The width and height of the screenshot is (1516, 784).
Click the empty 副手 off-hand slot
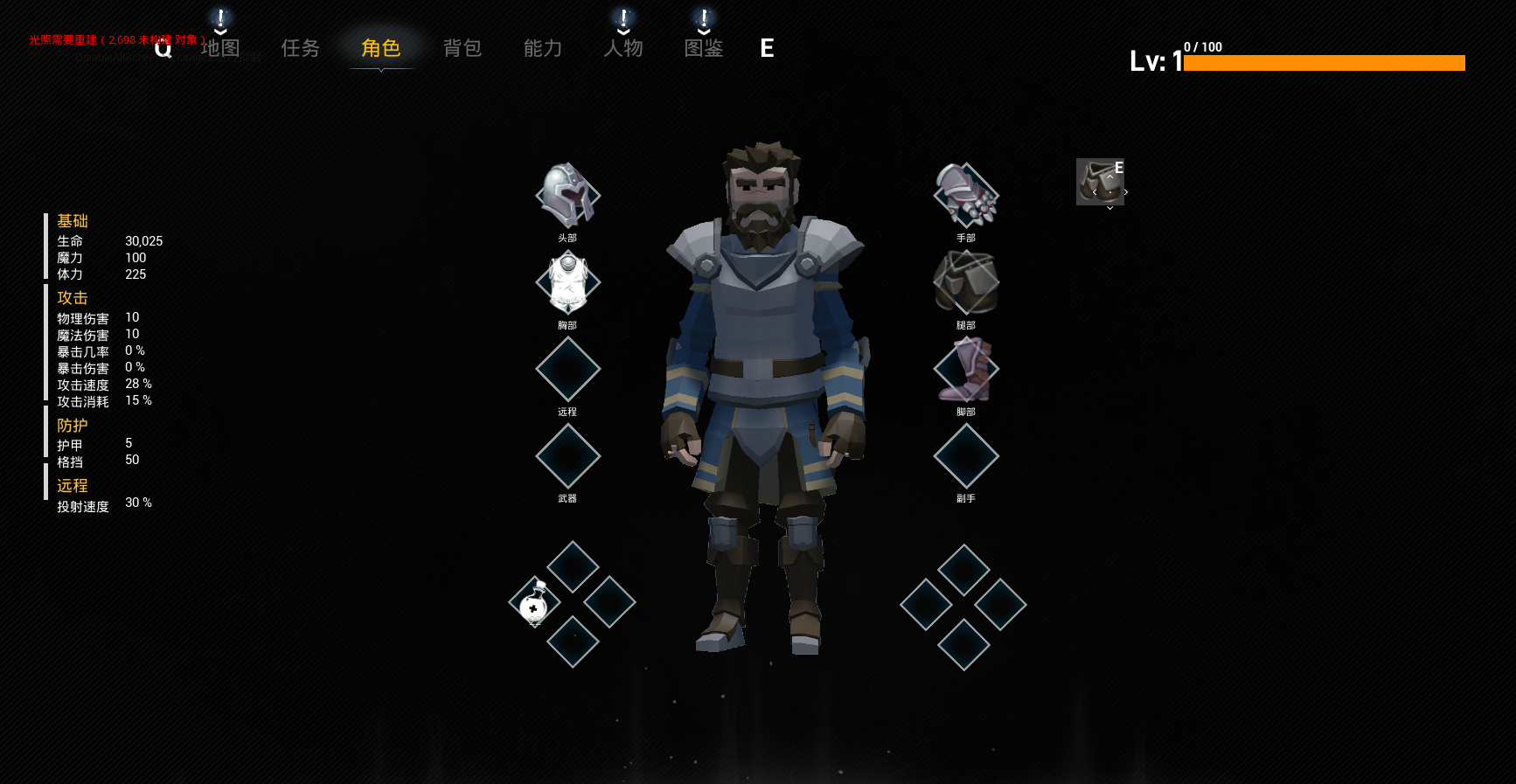[966, 455]
